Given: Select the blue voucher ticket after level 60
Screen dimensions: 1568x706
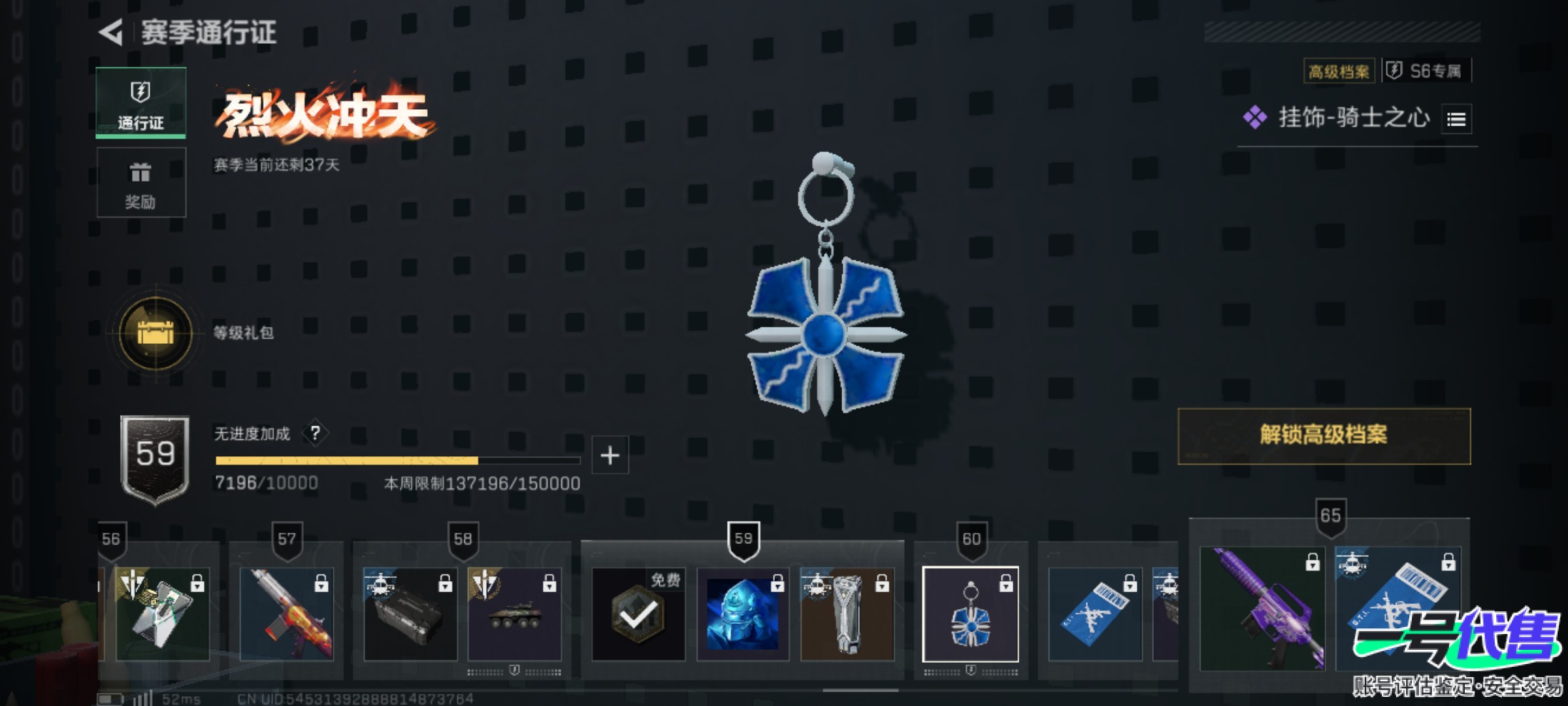Looking at the screenshot, I should pyautogui.click(x=1095, y=614).
